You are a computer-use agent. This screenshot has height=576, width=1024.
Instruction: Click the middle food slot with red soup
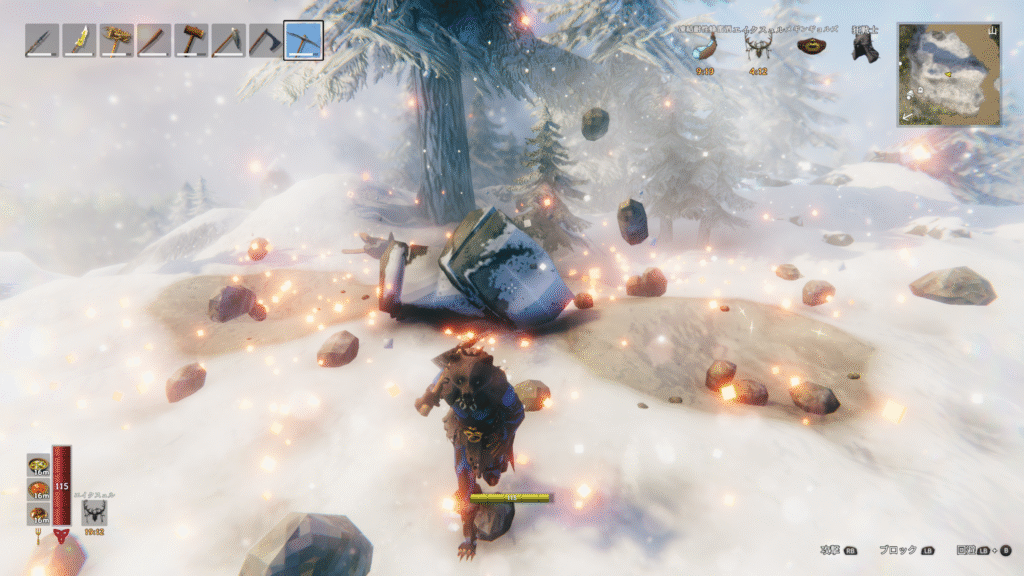click(x=40, y=490)
